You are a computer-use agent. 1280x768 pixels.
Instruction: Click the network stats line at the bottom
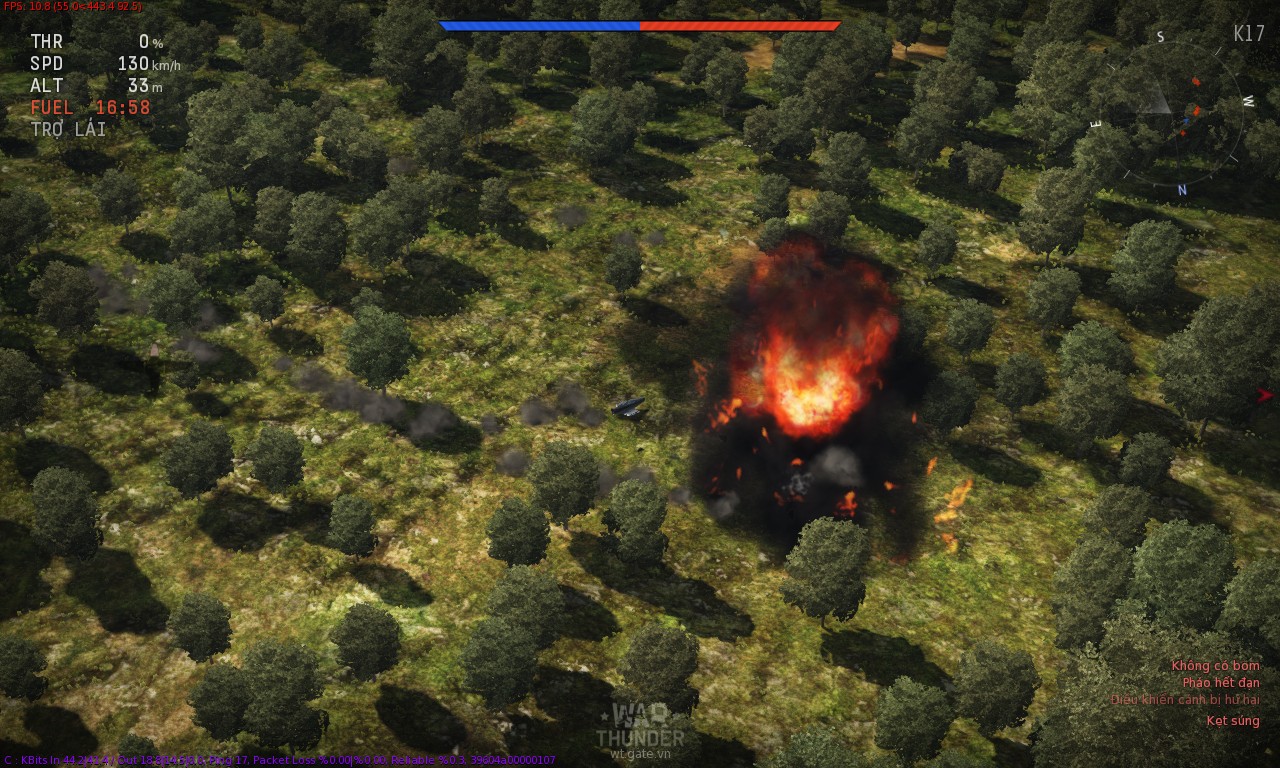pyautogui.click(x=280, y=759)
